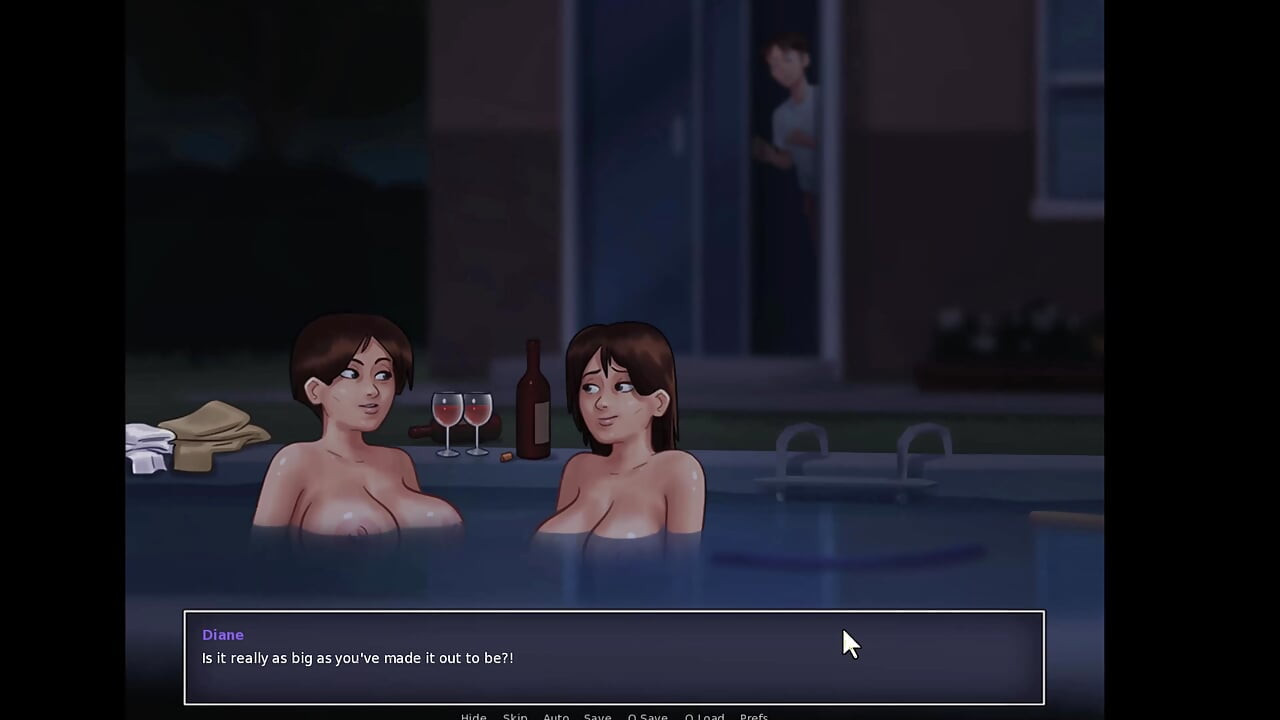Open the Save menu
This screenshot has height=720, width=1280.
coord(597,716)
